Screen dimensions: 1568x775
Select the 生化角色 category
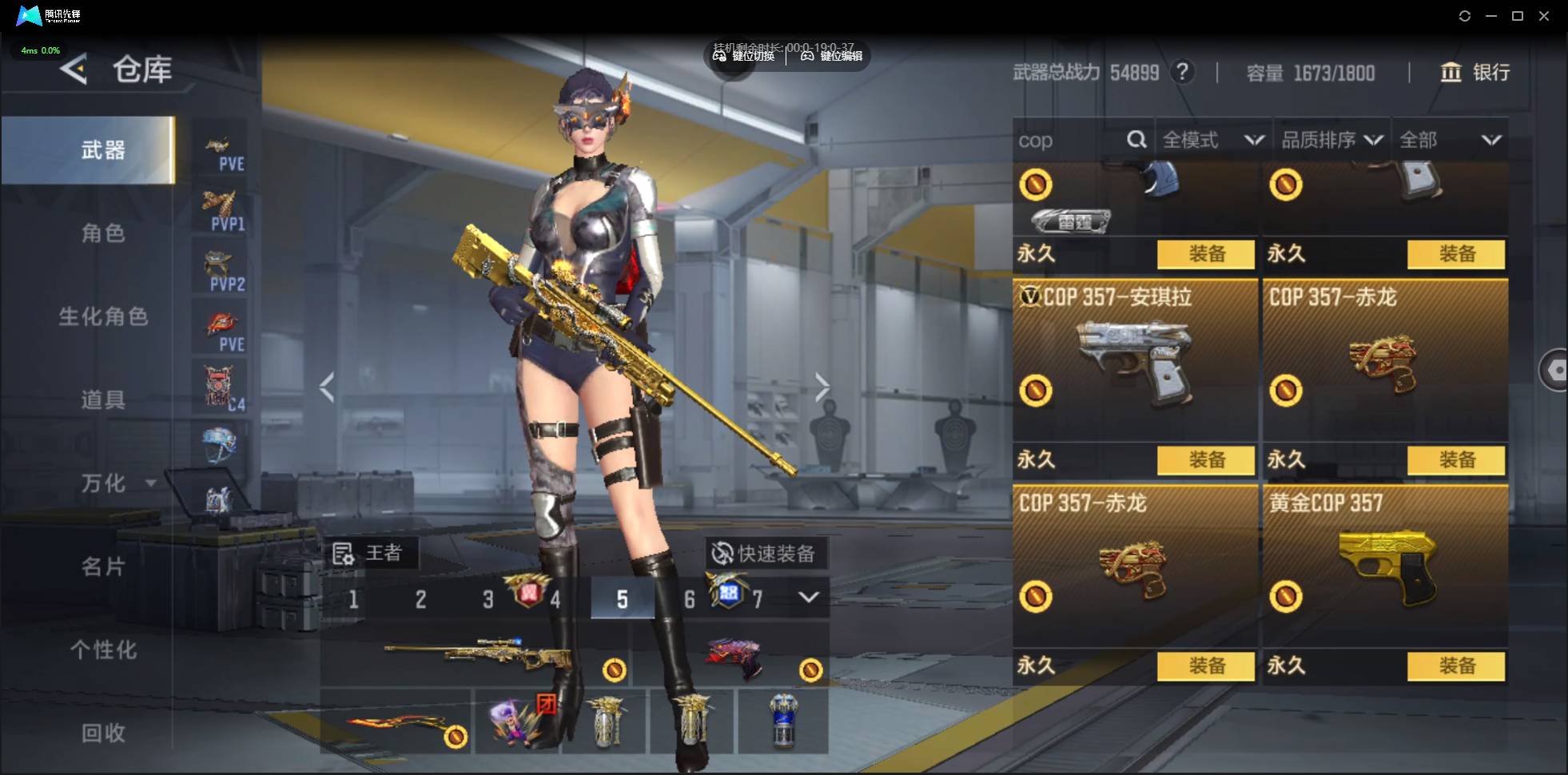[102, 316]
